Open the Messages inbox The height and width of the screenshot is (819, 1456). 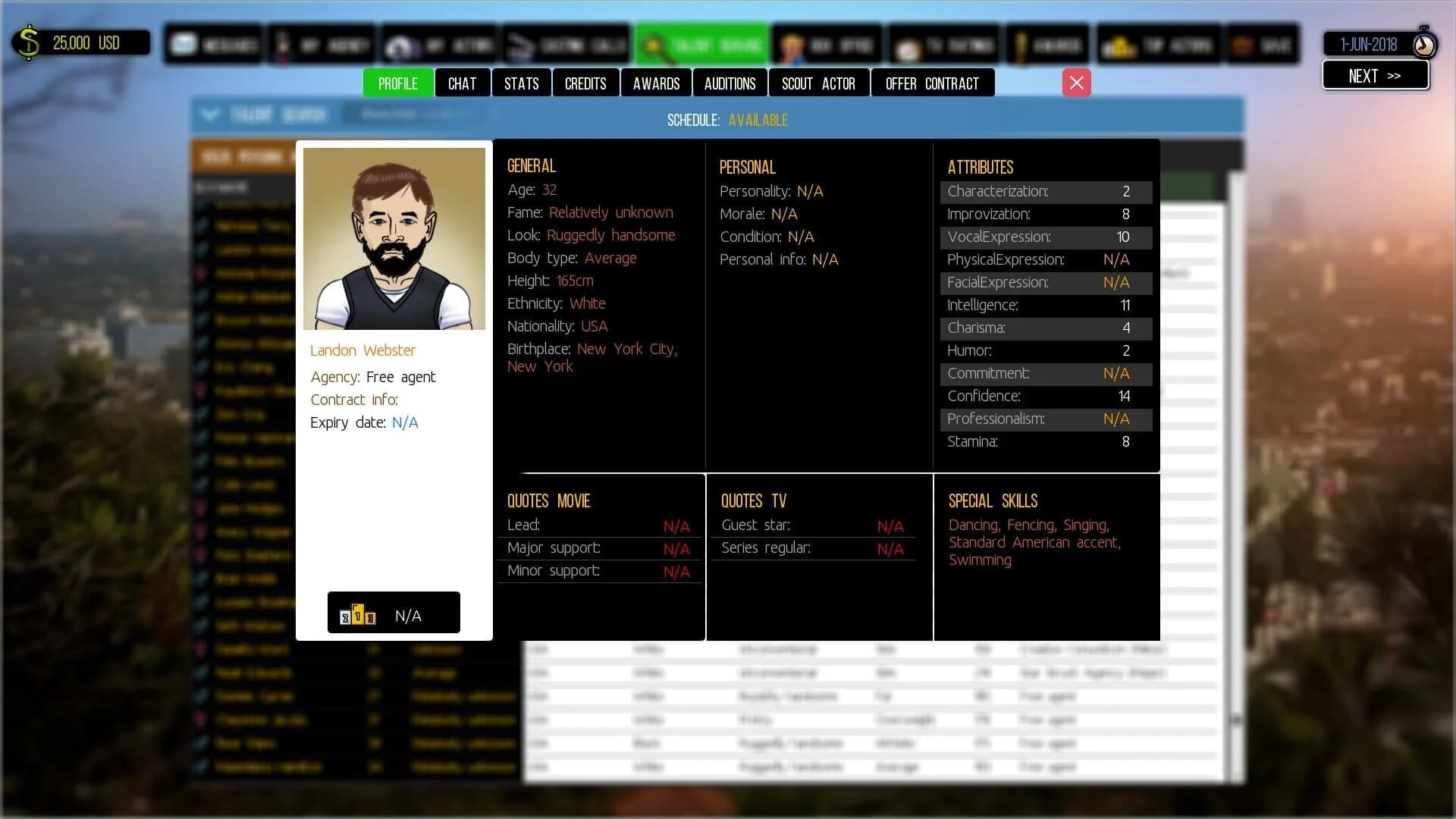[212, 44]
